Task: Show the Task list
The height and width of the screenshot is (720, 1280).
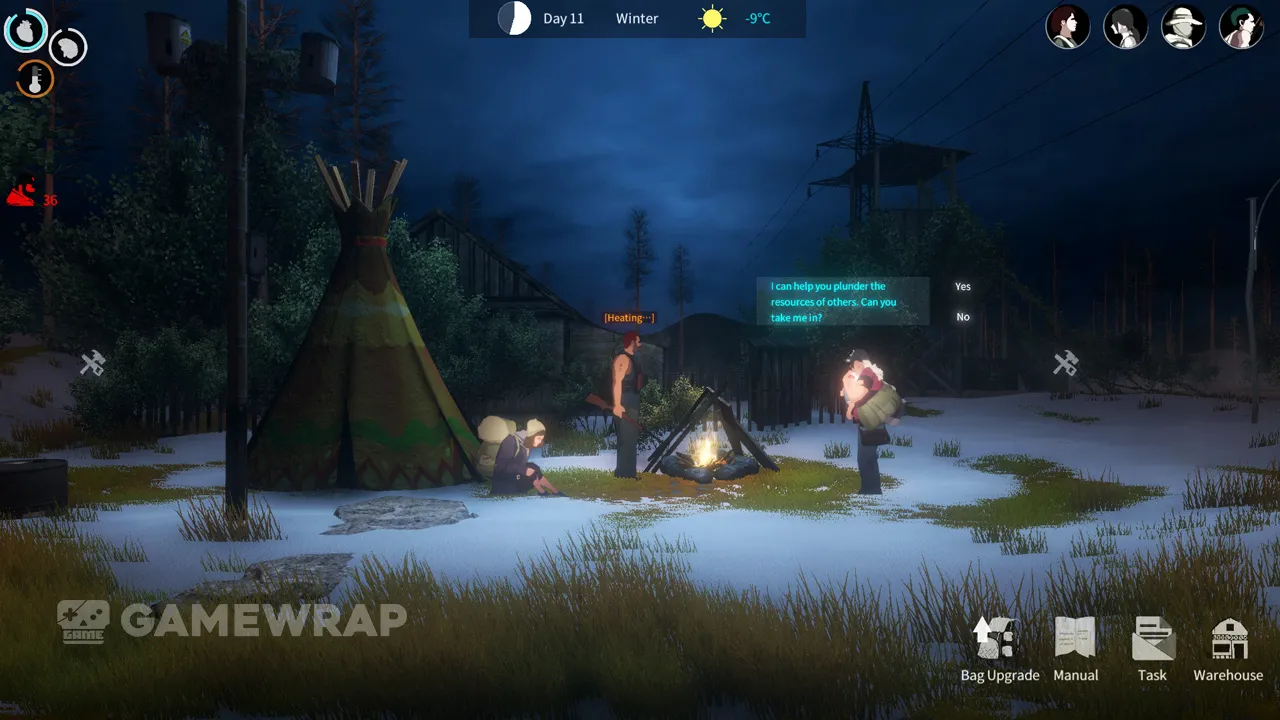Action: pos(1152,649)
